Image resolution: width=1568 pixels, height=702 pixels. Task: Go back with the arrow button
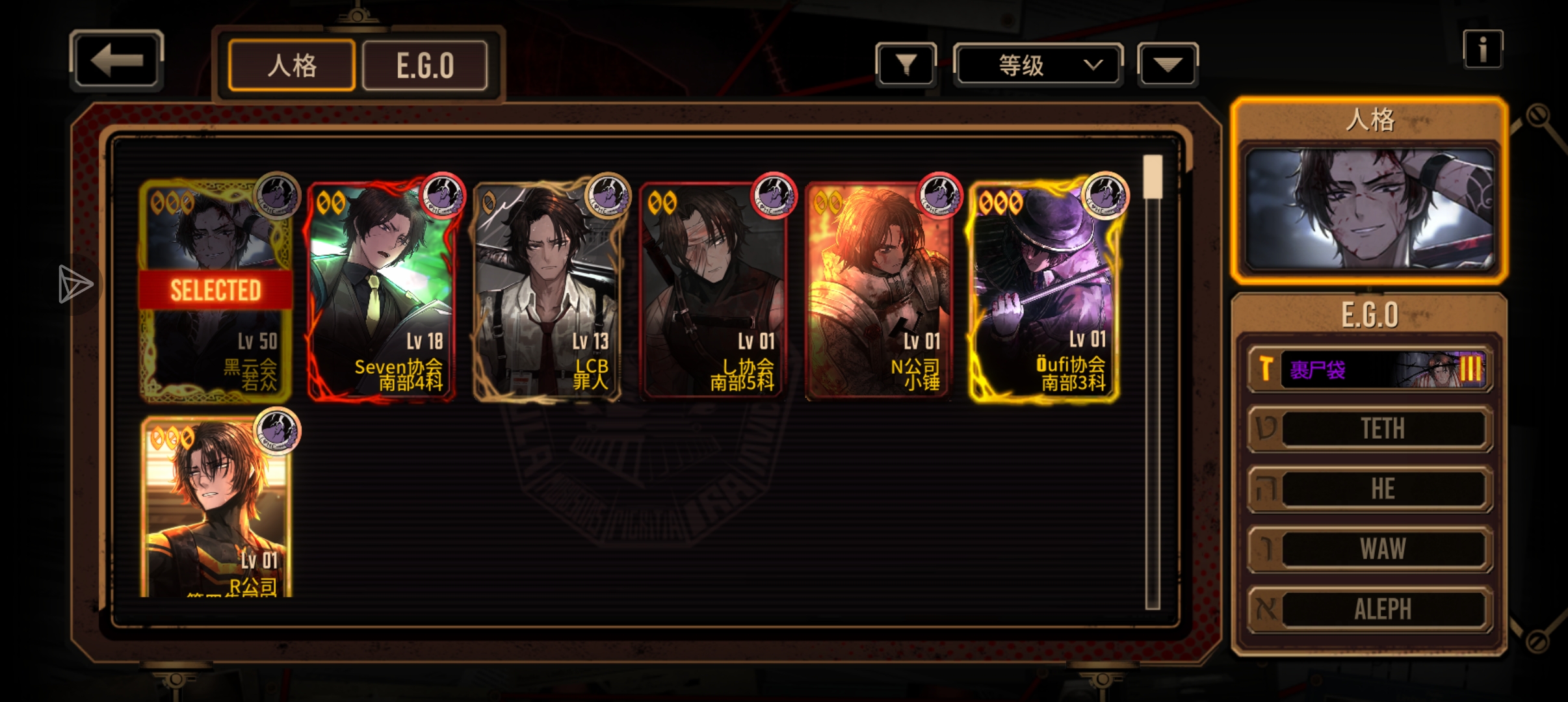tap(116, 61)
